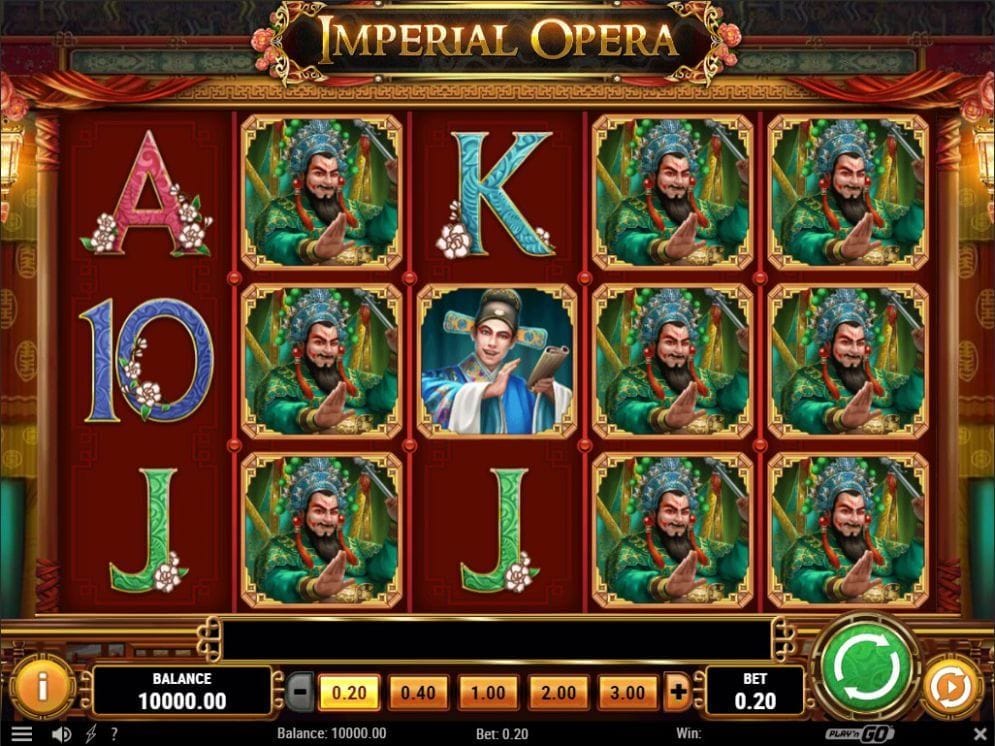Viewport: 995px width, 746px height.
Task: Switch the bet to 3.00
Action: 628,691
